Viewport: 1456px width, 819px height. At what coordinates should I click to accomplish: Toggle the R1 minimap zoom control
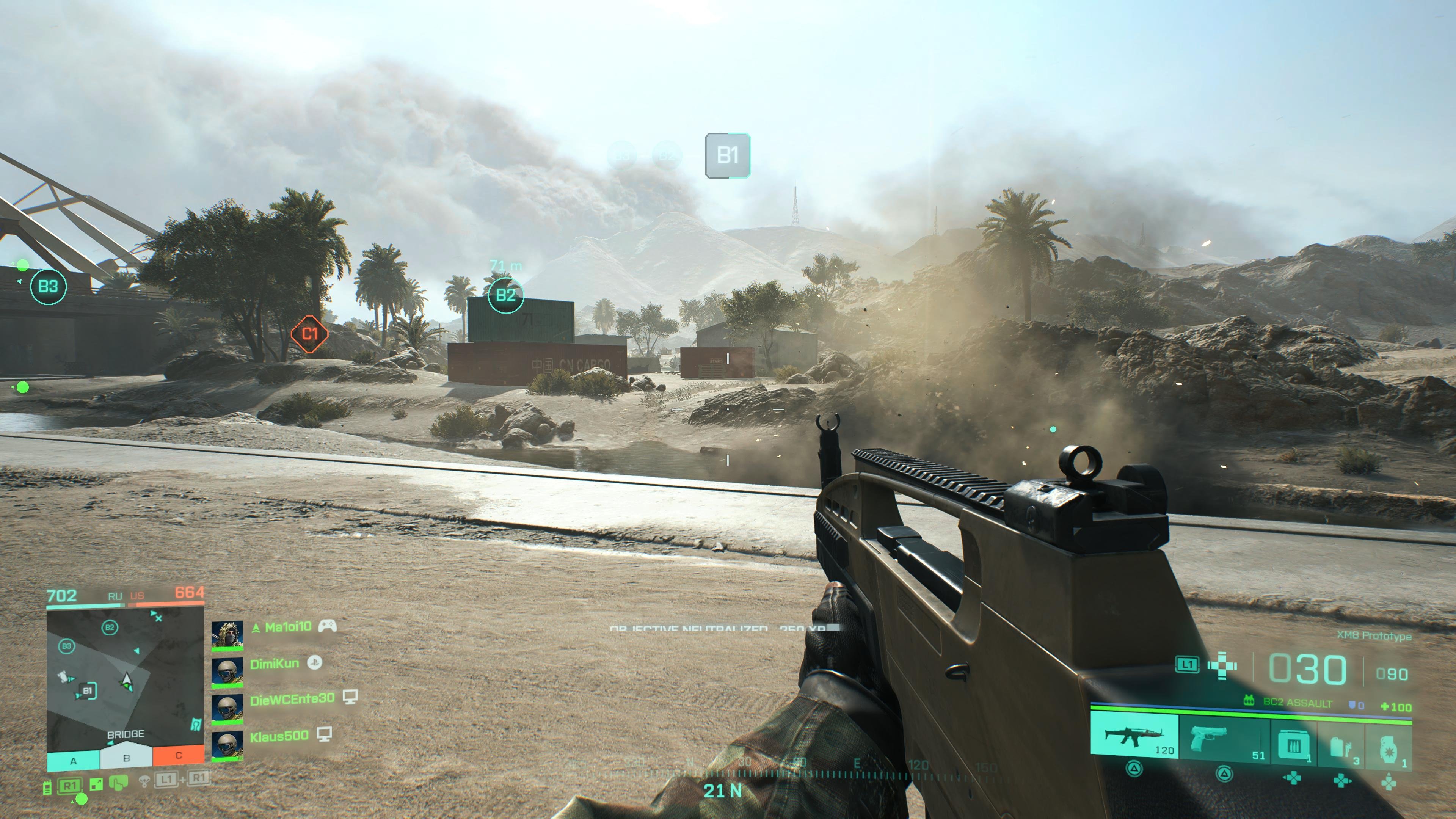[x=69, y=786]
